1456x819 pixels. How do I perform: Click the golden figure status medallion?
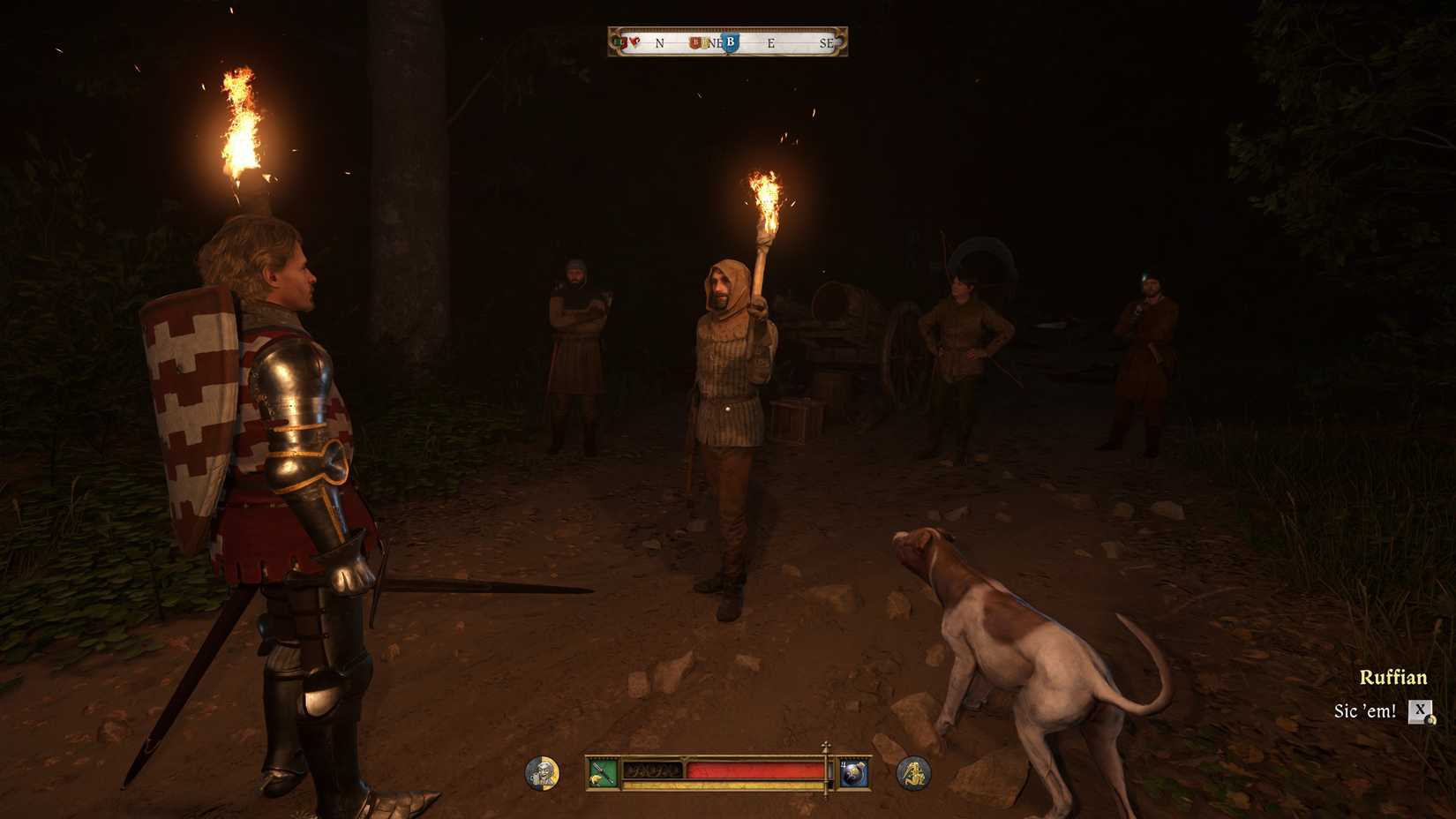coord(913,773)
